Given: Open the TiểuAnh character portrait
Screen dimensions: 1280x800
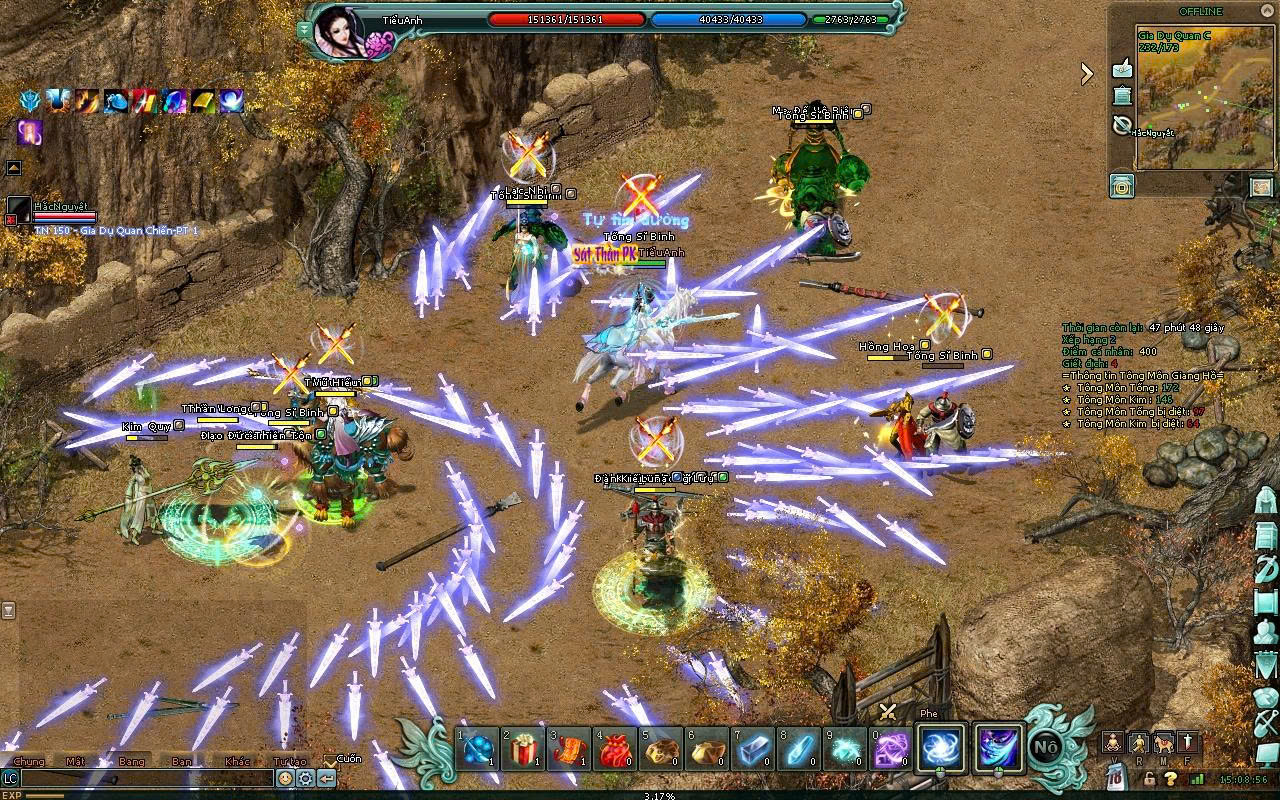Looking at the screenshot, I should pyautogui.click(x=338, y=32).
